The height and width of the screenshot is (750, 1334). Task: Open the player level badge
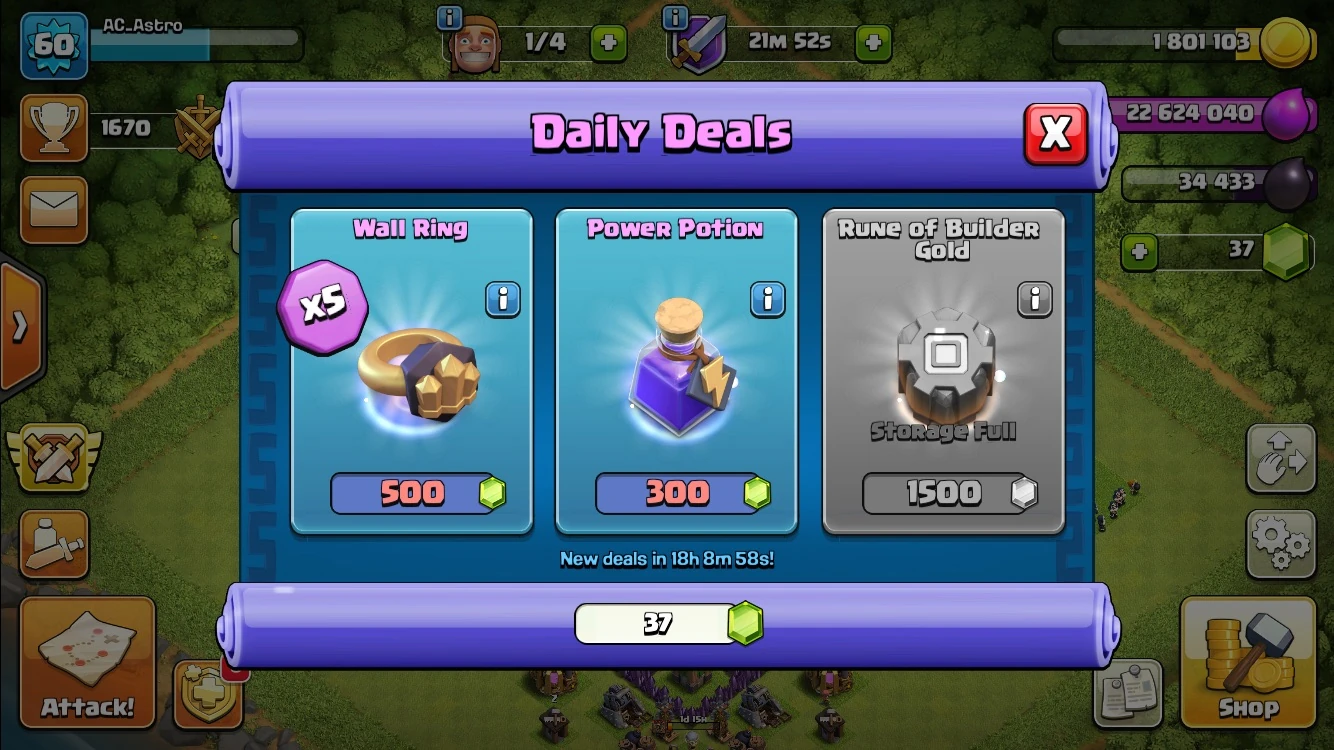click(x=54, y=47)
